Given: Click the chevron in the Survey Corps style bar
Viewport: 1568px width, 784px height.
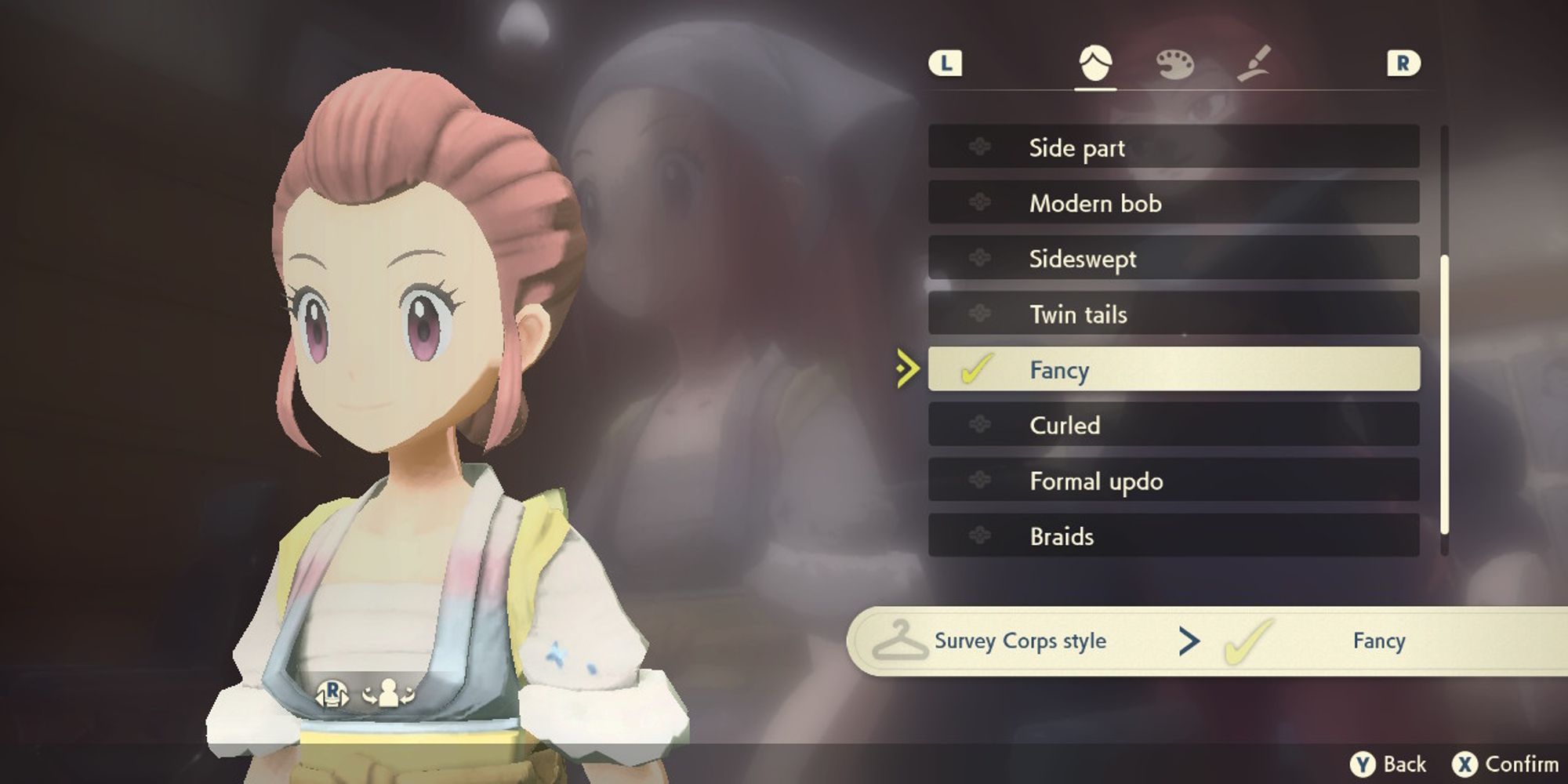Looking at the screenshot, I should (x=1191, y=641).
